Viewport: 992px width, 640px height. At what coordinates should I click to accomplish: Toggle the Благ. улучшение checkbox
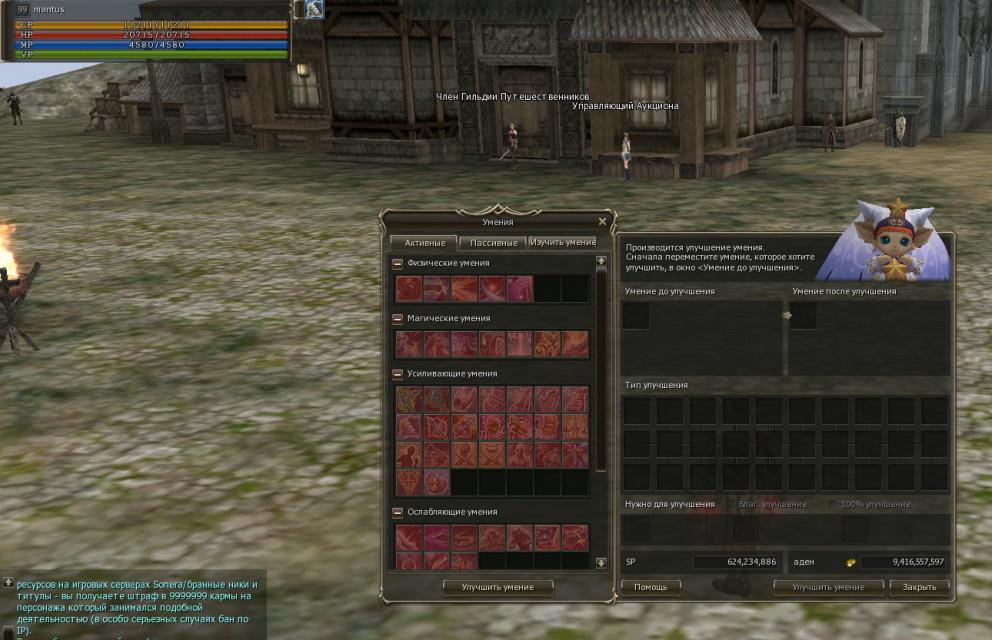pyautogui.click(x=732, y=505)
